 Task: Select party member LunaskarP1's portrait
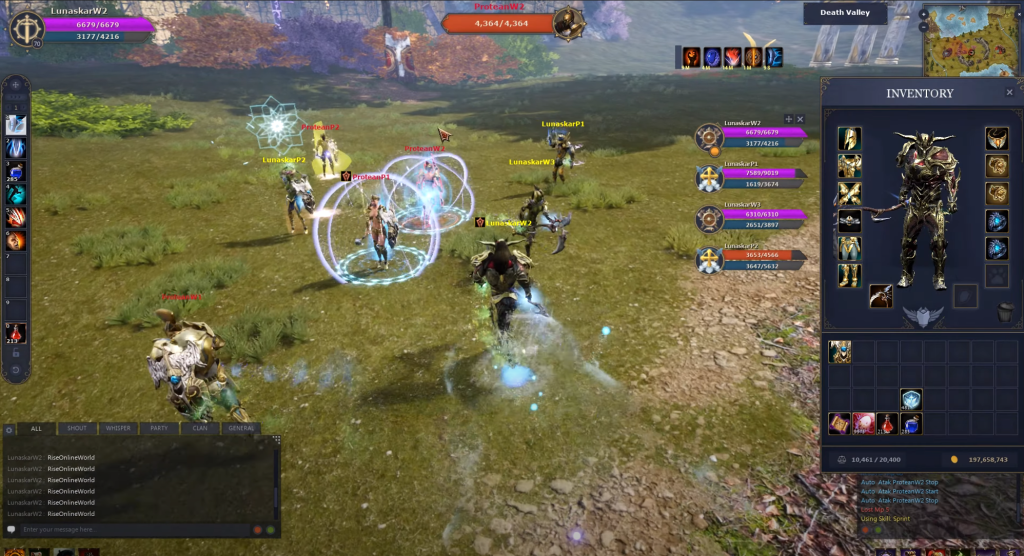coord(709,177)
